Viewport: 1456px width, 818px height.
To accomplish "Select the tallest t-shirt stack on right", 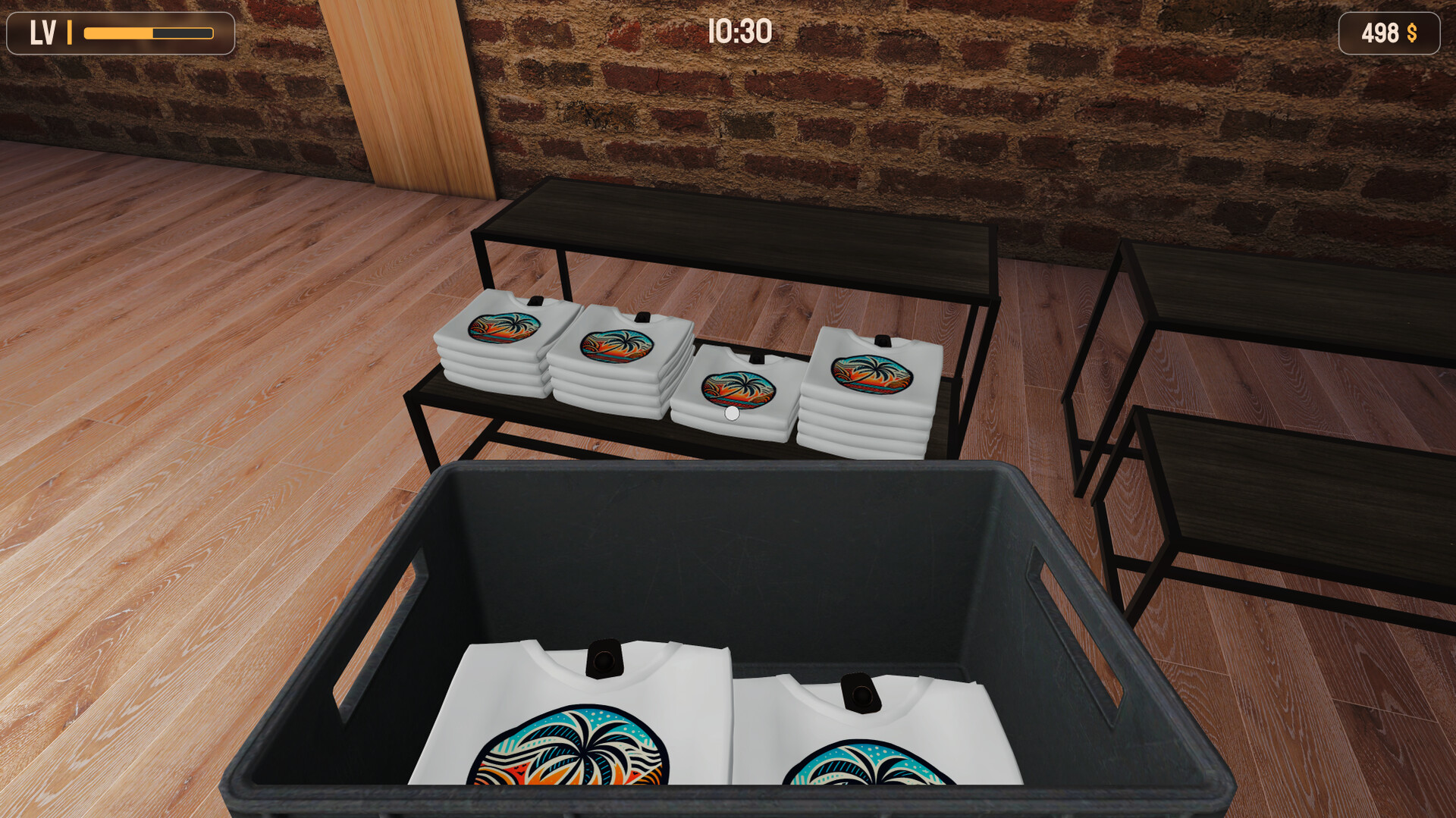I will coord(872,387).
